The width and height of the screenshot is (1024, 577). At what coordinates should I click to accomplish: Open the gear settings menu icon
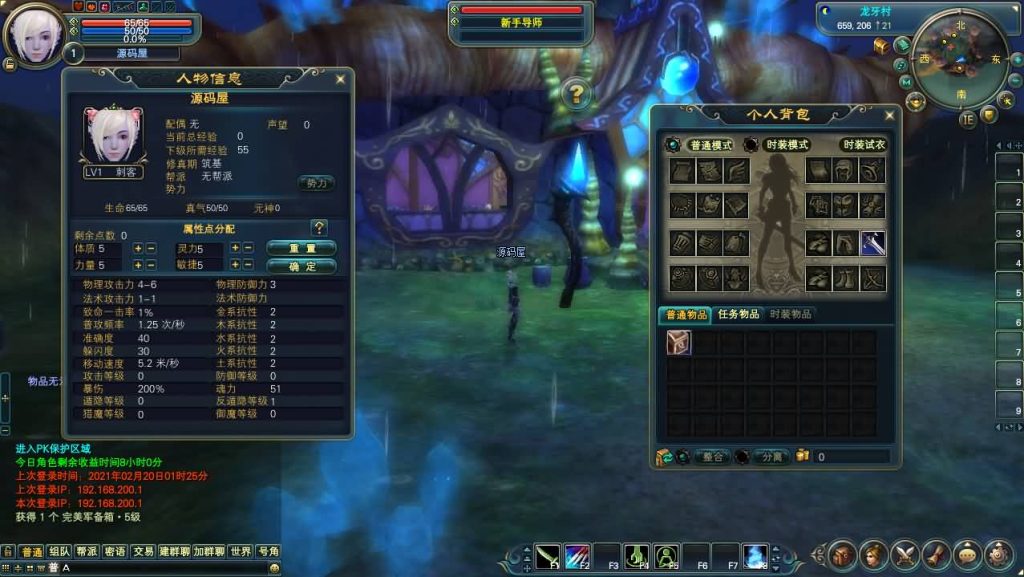point(998,554)
